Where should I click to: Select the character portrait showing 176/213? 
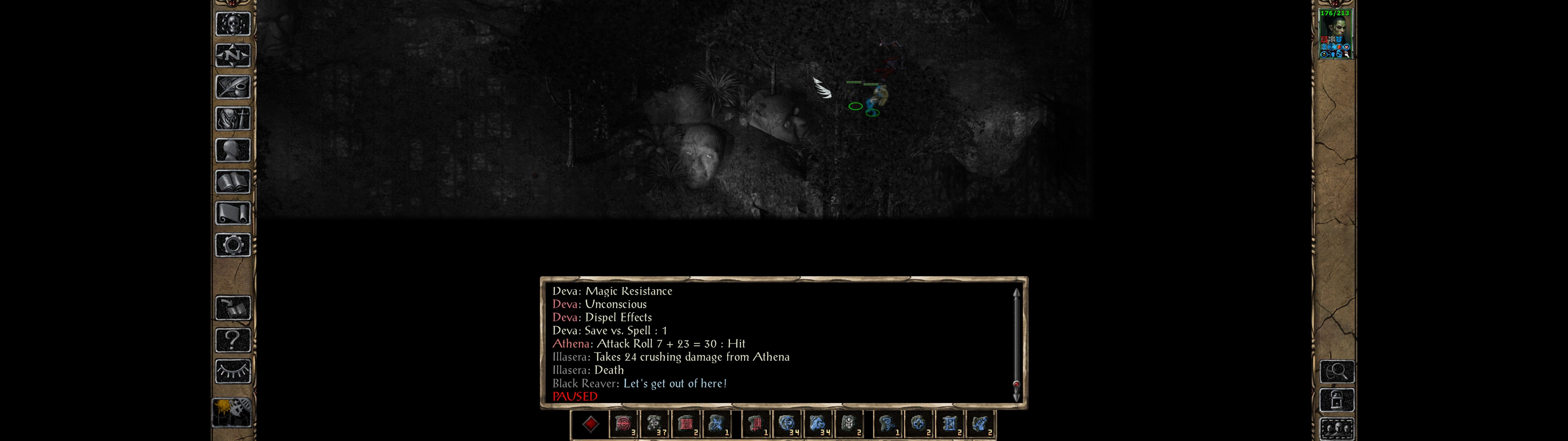click(1335, 34)
